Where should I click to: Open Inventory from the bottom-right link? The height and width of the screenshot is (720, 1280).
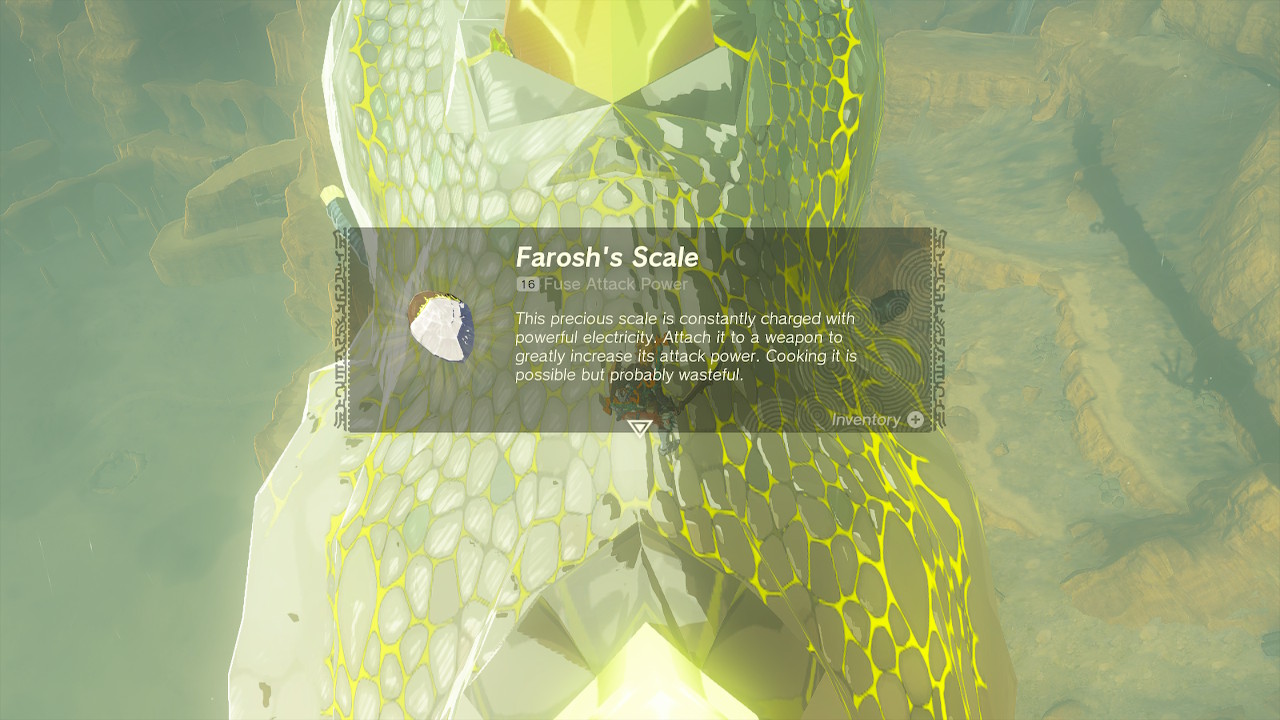click(868, 421)
